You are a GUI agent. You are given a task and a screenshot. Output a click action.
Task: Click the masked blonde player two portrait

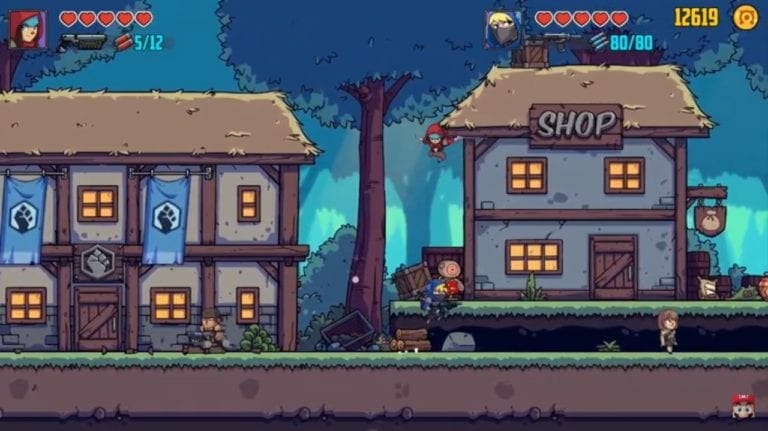coord(502,29)
